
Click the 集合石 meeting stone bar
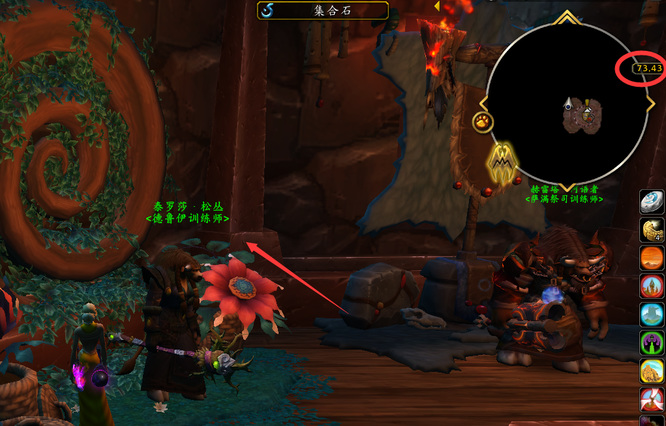(x=323, y=10)
